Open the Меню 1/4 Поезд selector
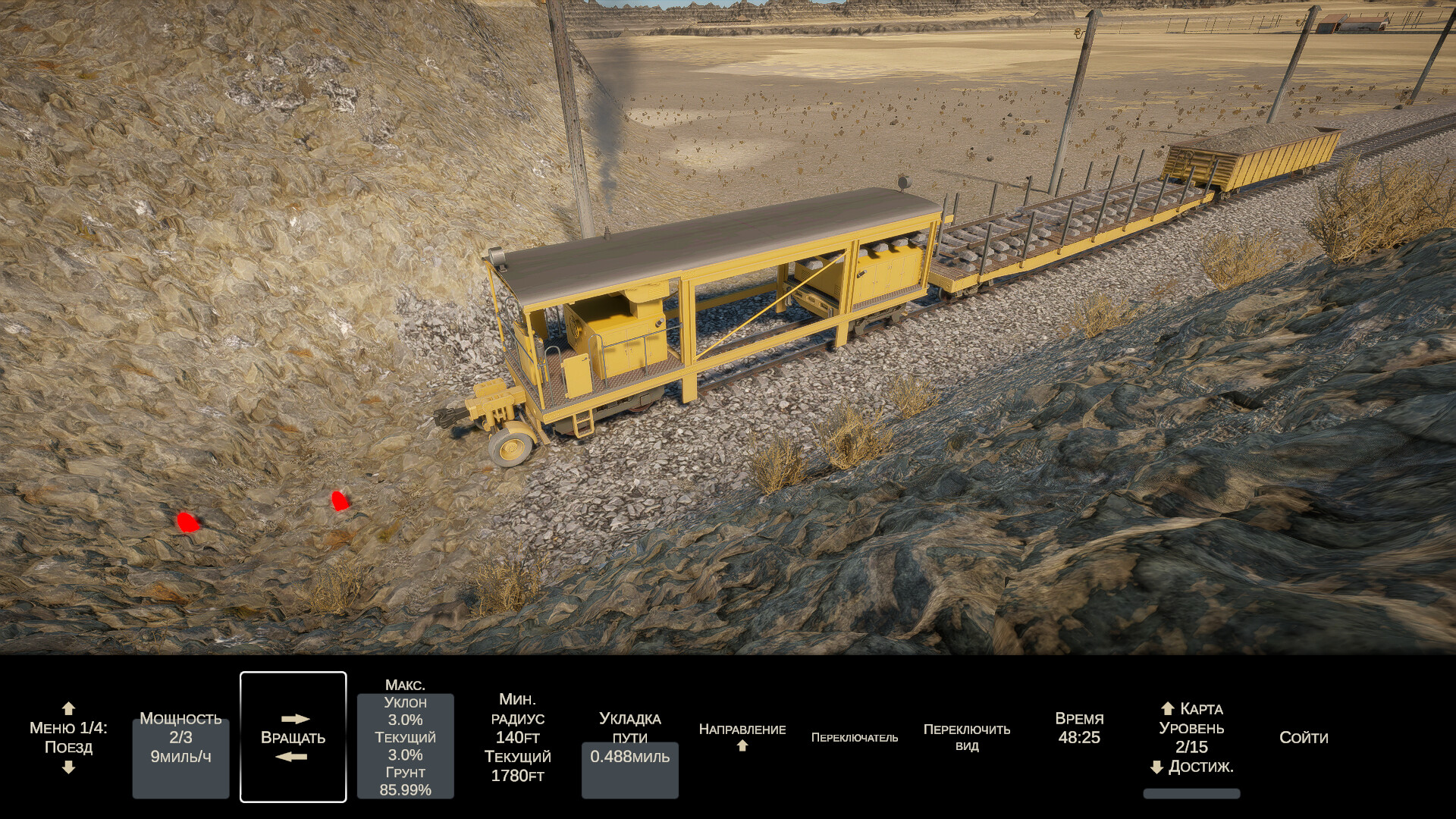This screenshot has width=1456, height=819. [x=68, y=737]
